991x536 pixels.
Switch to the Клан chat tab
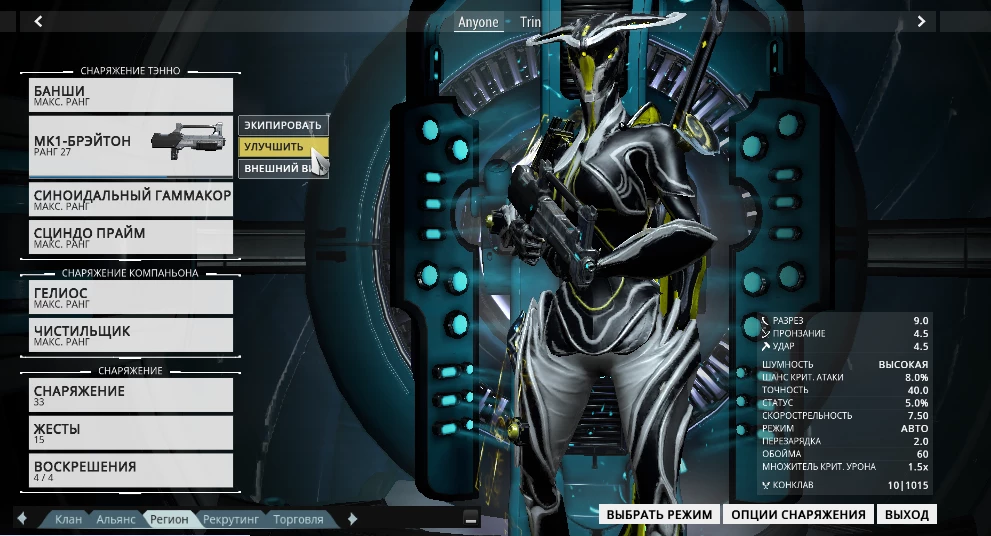pyautogui.click(x=69, y=520)
